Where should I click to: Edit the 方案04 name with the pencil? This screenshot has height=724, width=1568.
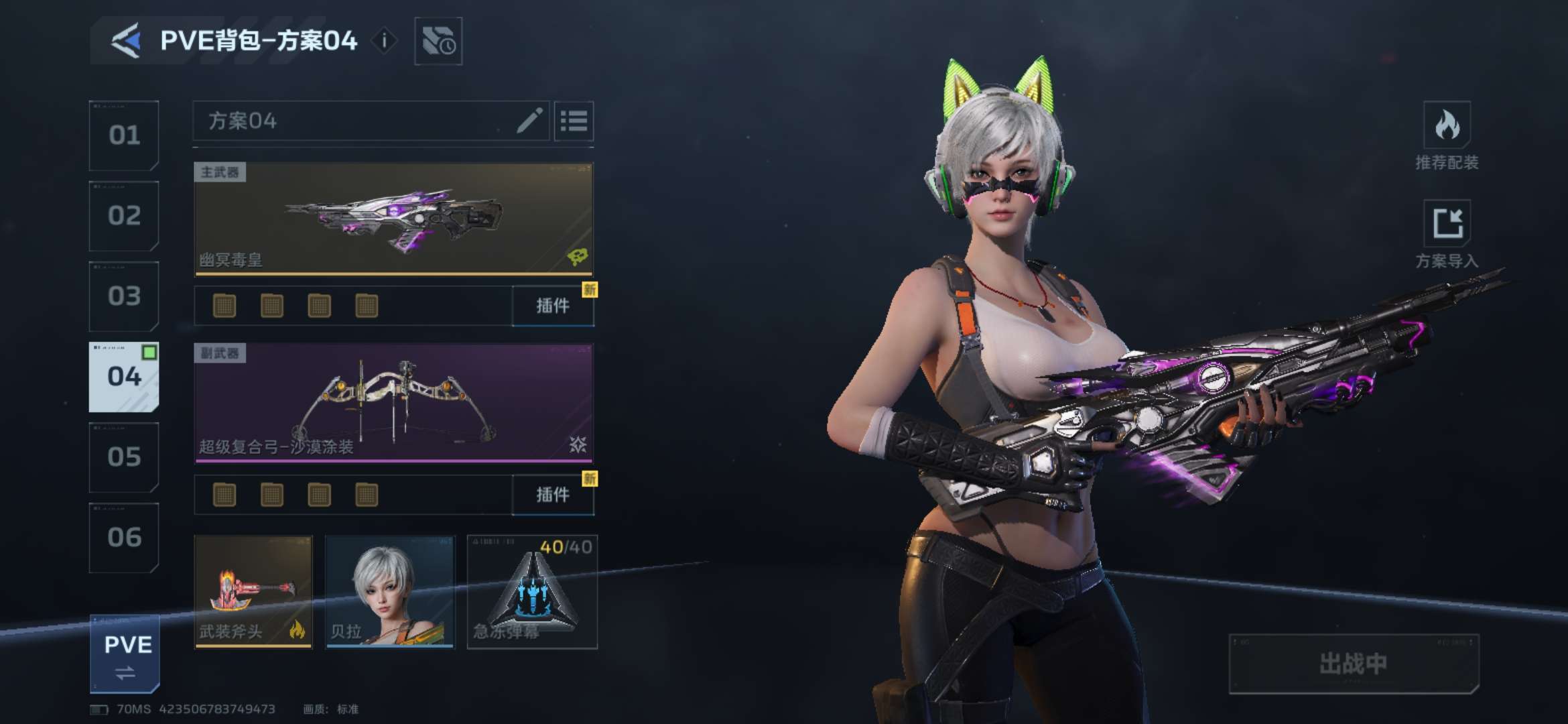click(529, 121)
